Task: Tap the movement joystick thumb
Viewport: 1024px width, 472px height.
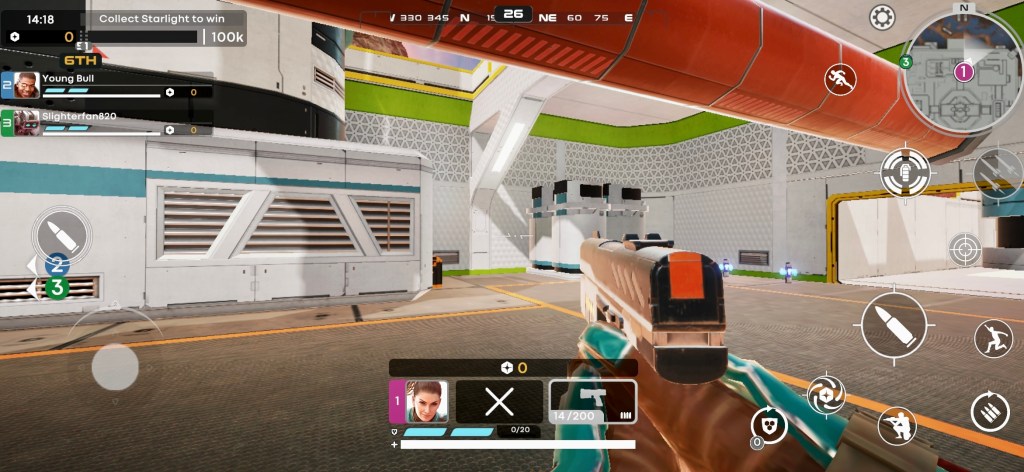Action: pyautogui.click(x=115, y=367)
